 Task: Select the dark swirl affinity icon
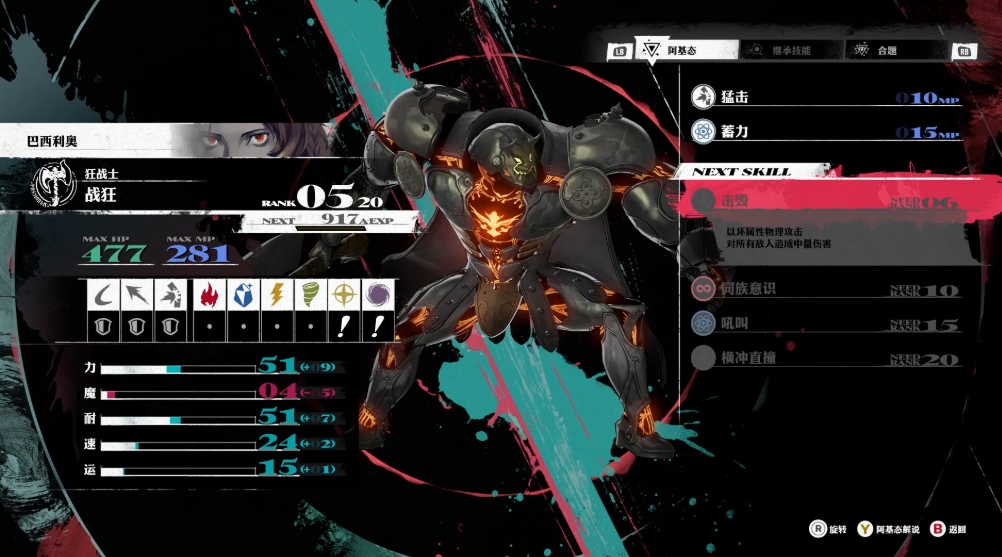378,295
